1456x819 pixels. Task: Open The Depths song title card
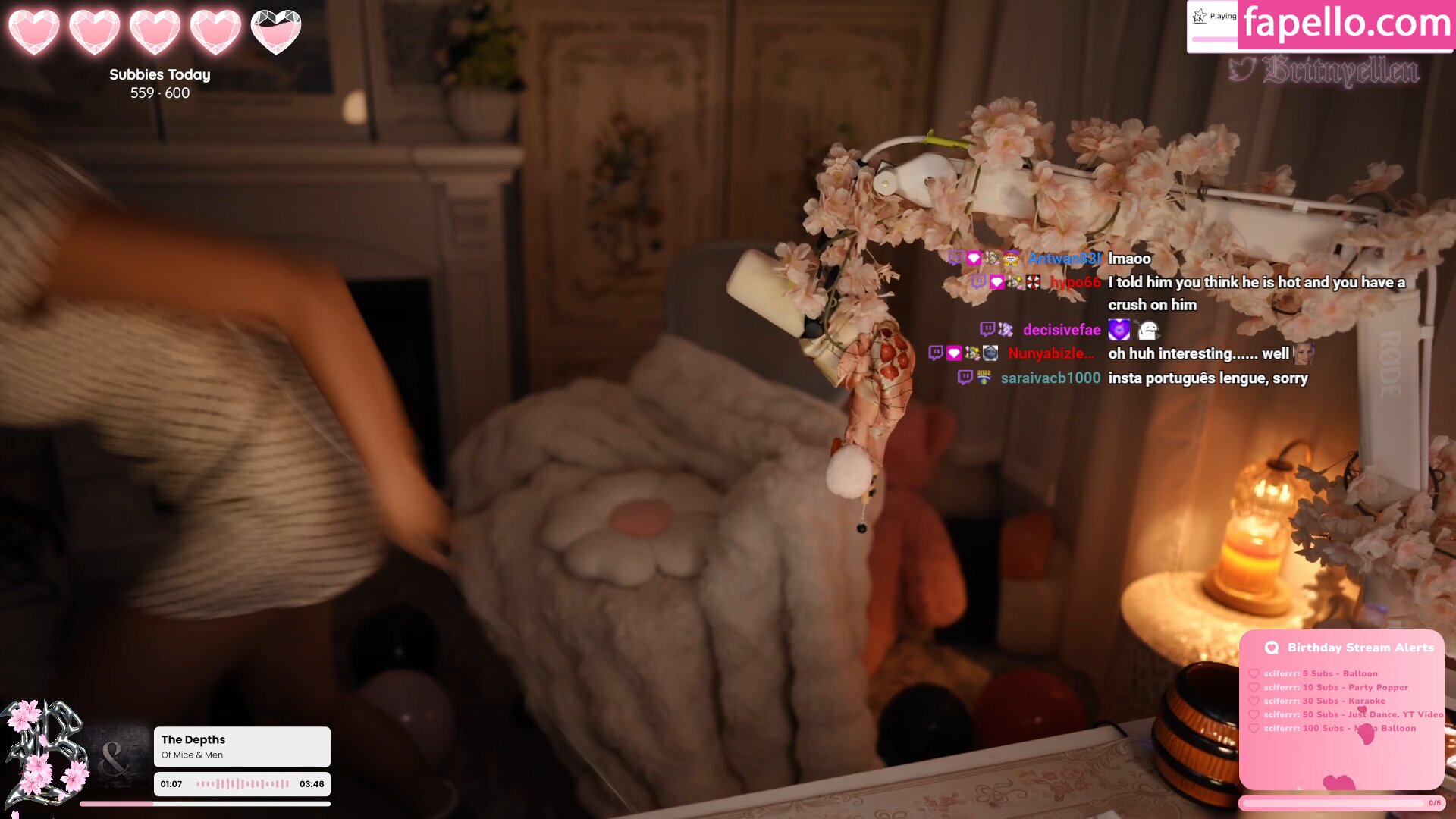coord(241,746)
